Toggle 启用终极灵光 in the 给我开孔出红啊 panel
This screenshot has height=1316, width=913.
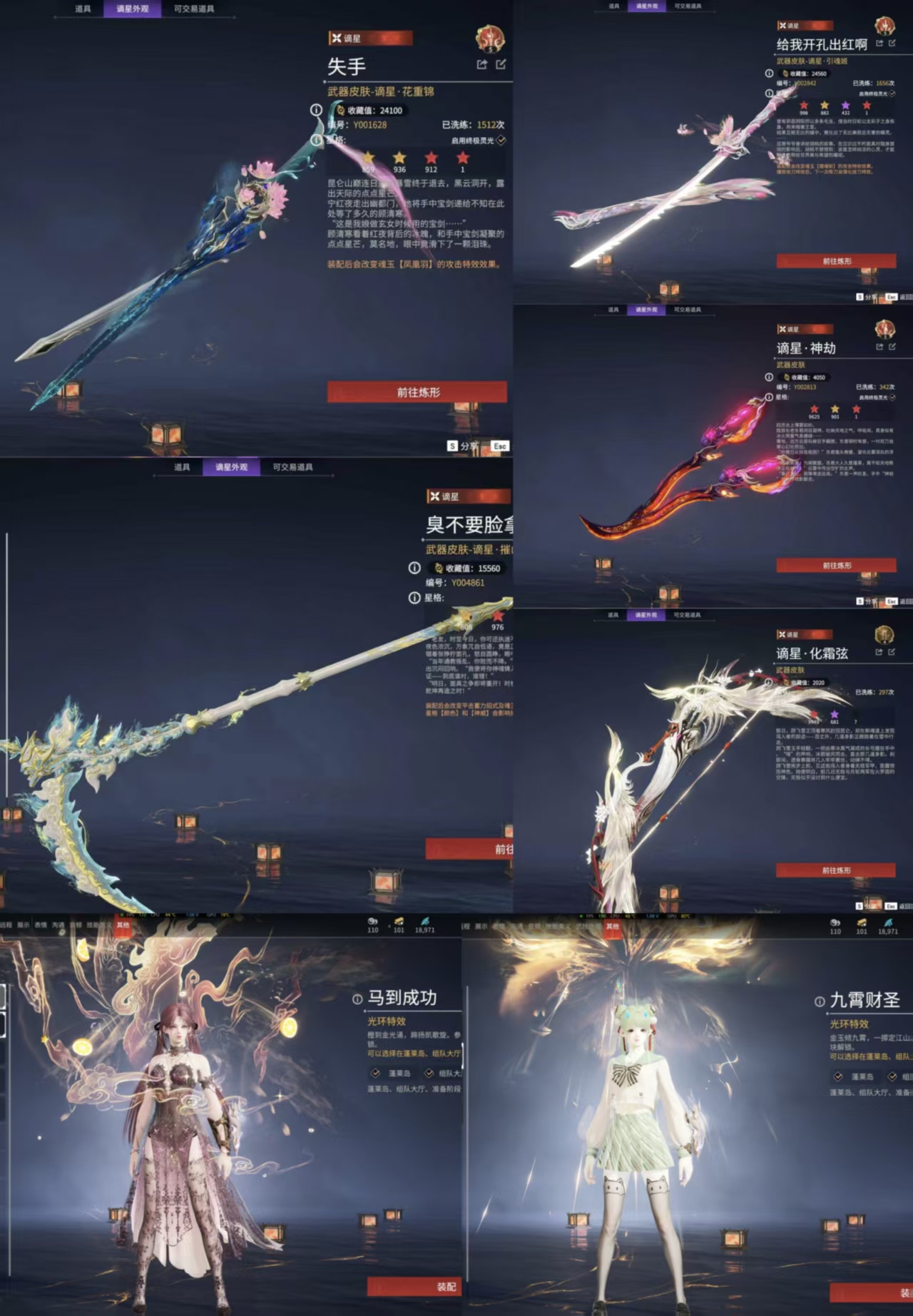(892, 93)
